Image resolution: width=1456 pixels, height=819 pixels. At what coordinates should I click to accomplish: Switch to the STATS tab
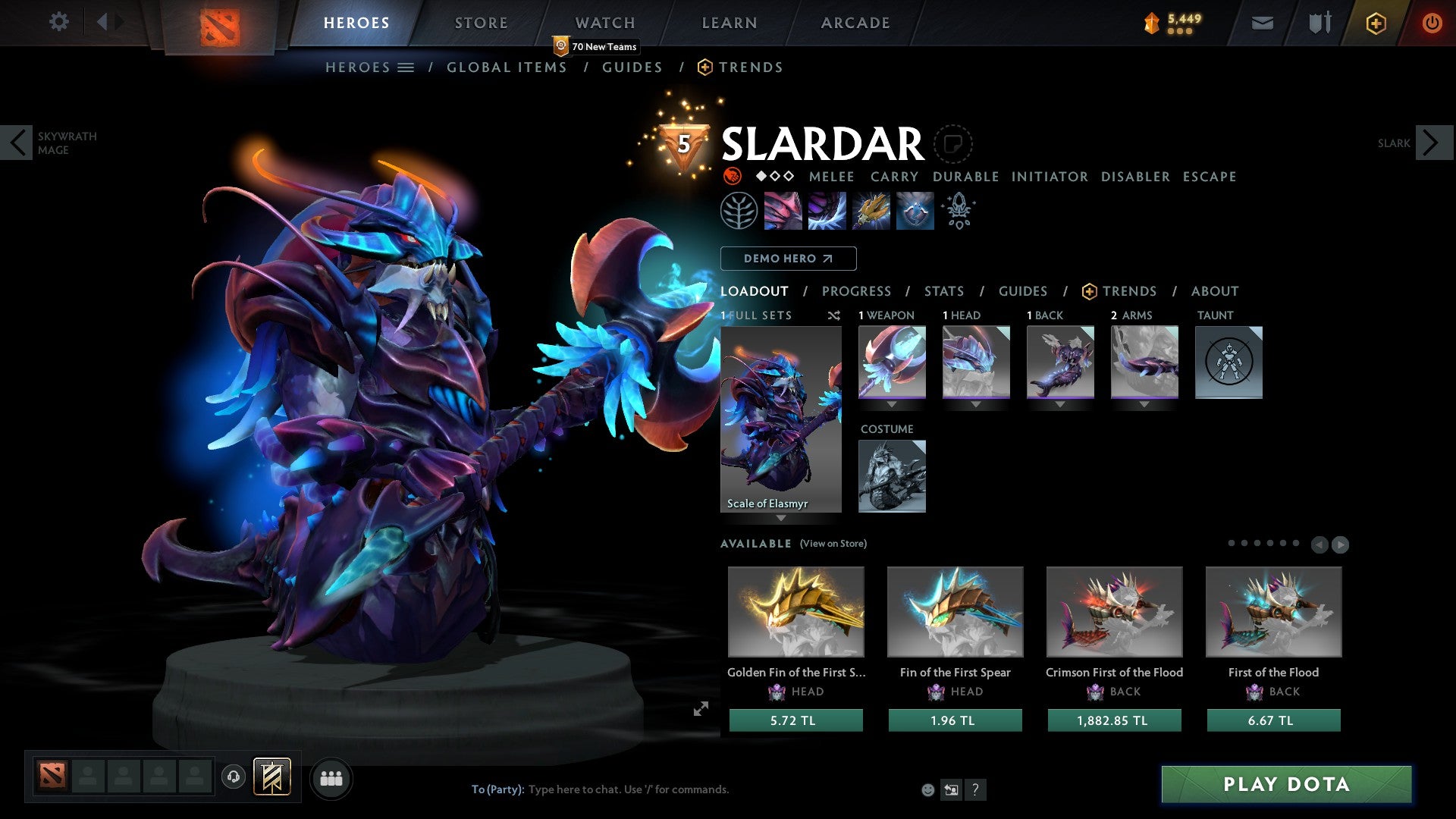pyautogui.click(x=944, y=291)
